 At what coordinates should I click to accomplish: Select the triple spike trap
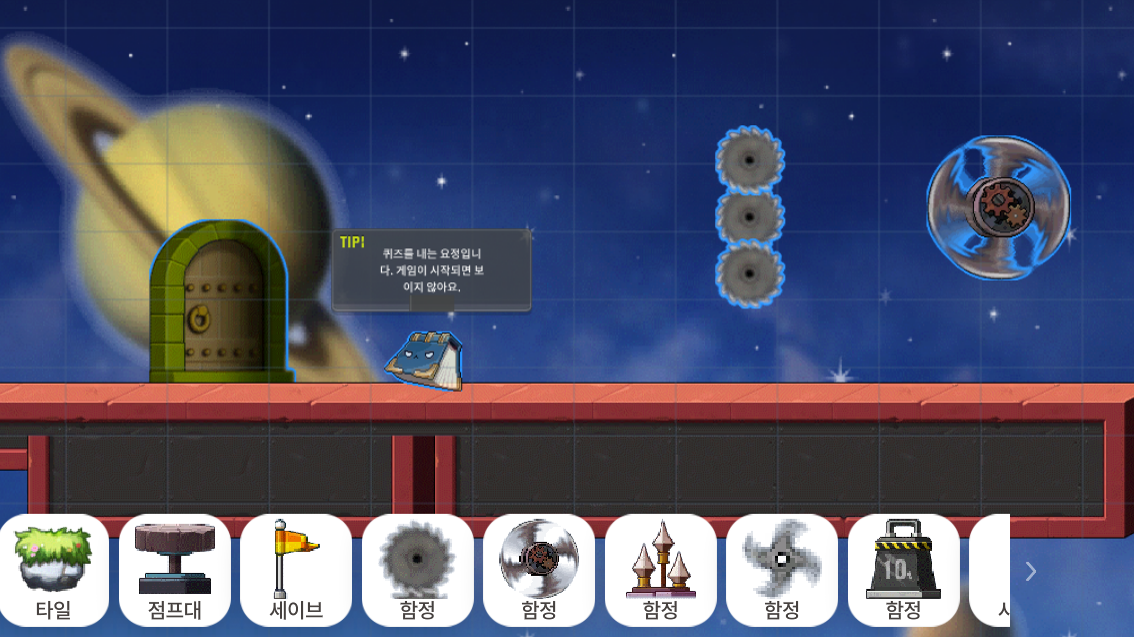660,570
